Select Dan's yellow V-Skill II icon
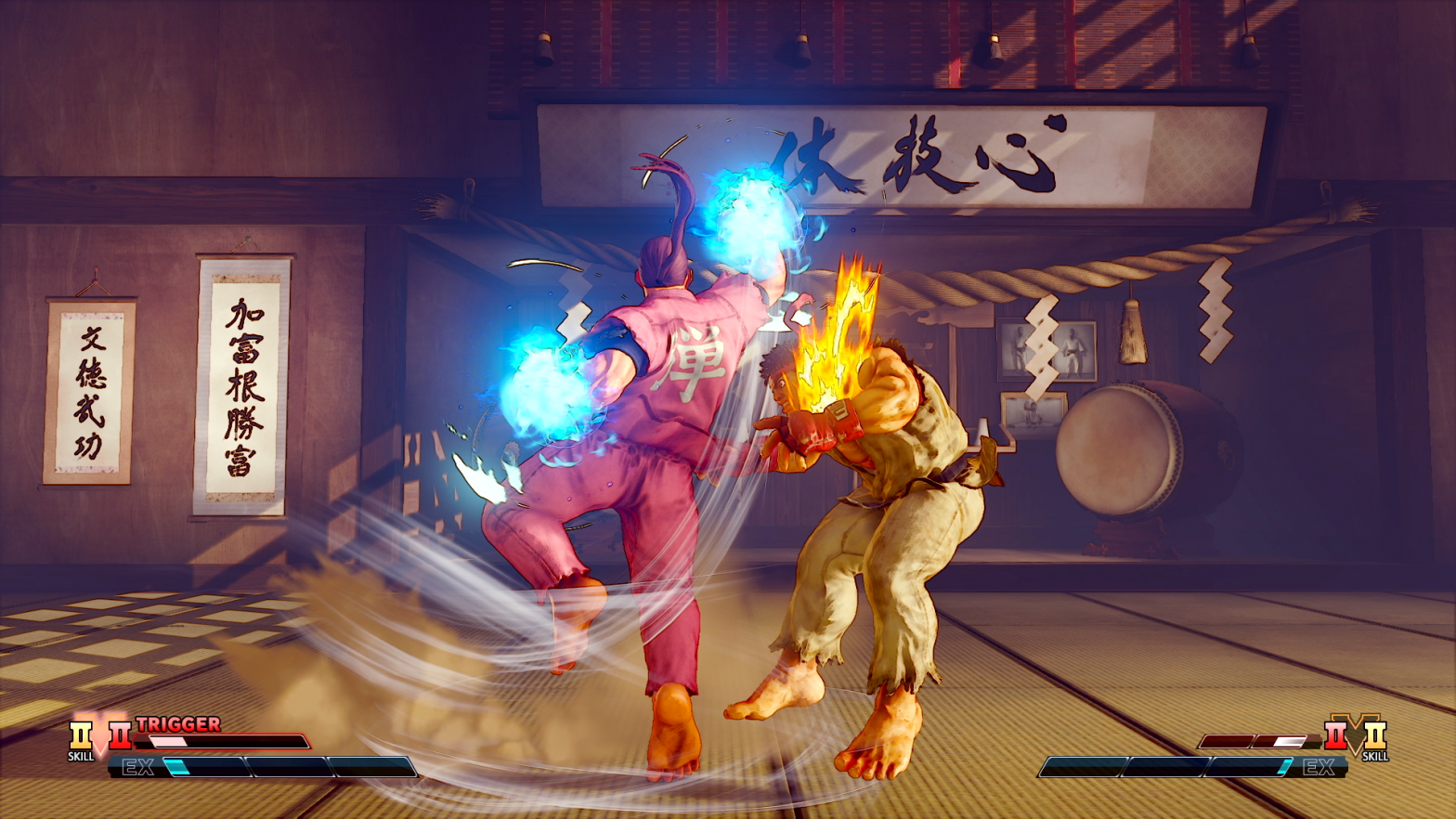This screenshot has width=1456, height=819. (x=80, y=734)
